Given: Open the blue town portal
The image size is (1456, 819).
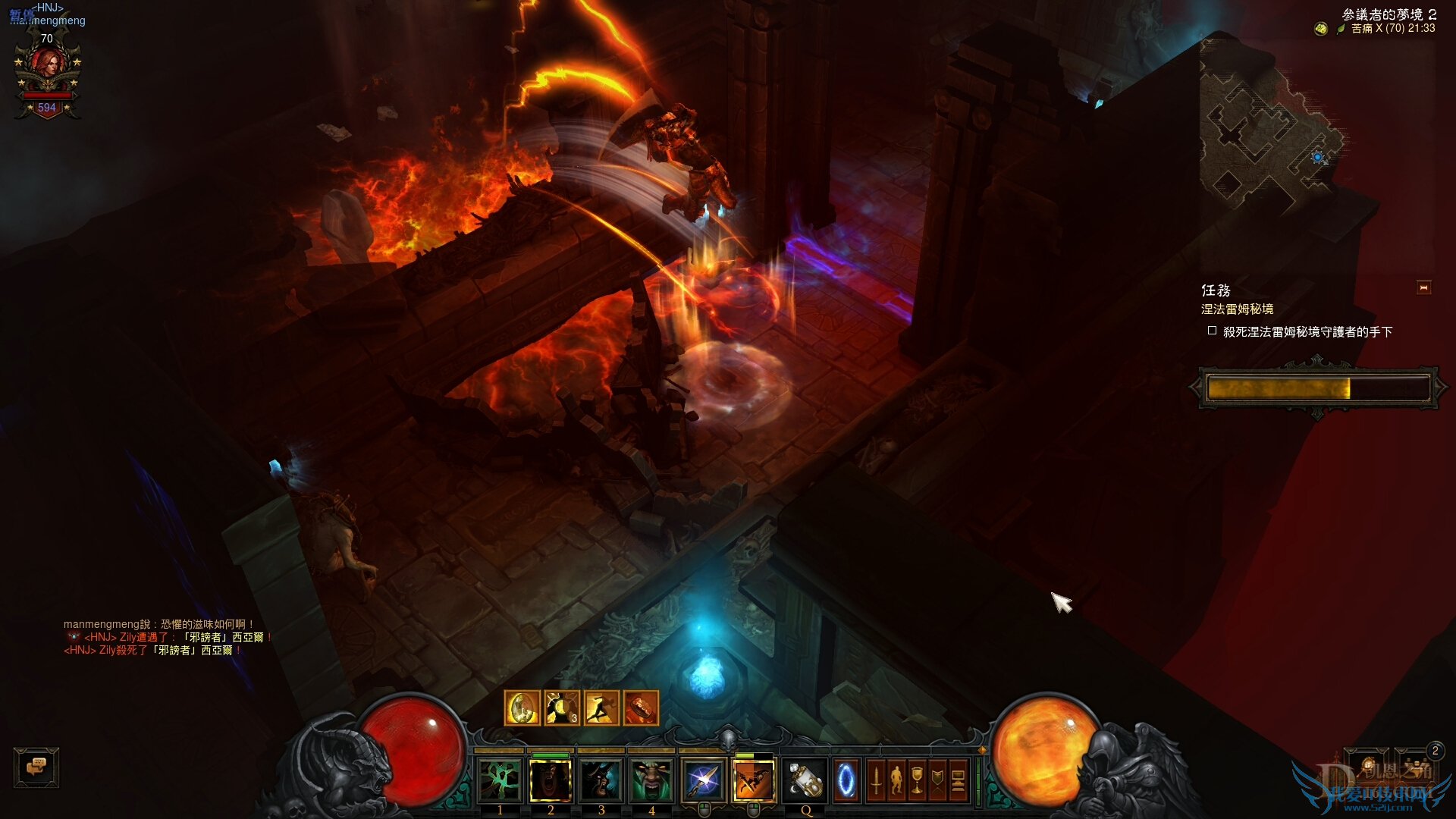Looking at the screenshot, I should pos(846,780).
